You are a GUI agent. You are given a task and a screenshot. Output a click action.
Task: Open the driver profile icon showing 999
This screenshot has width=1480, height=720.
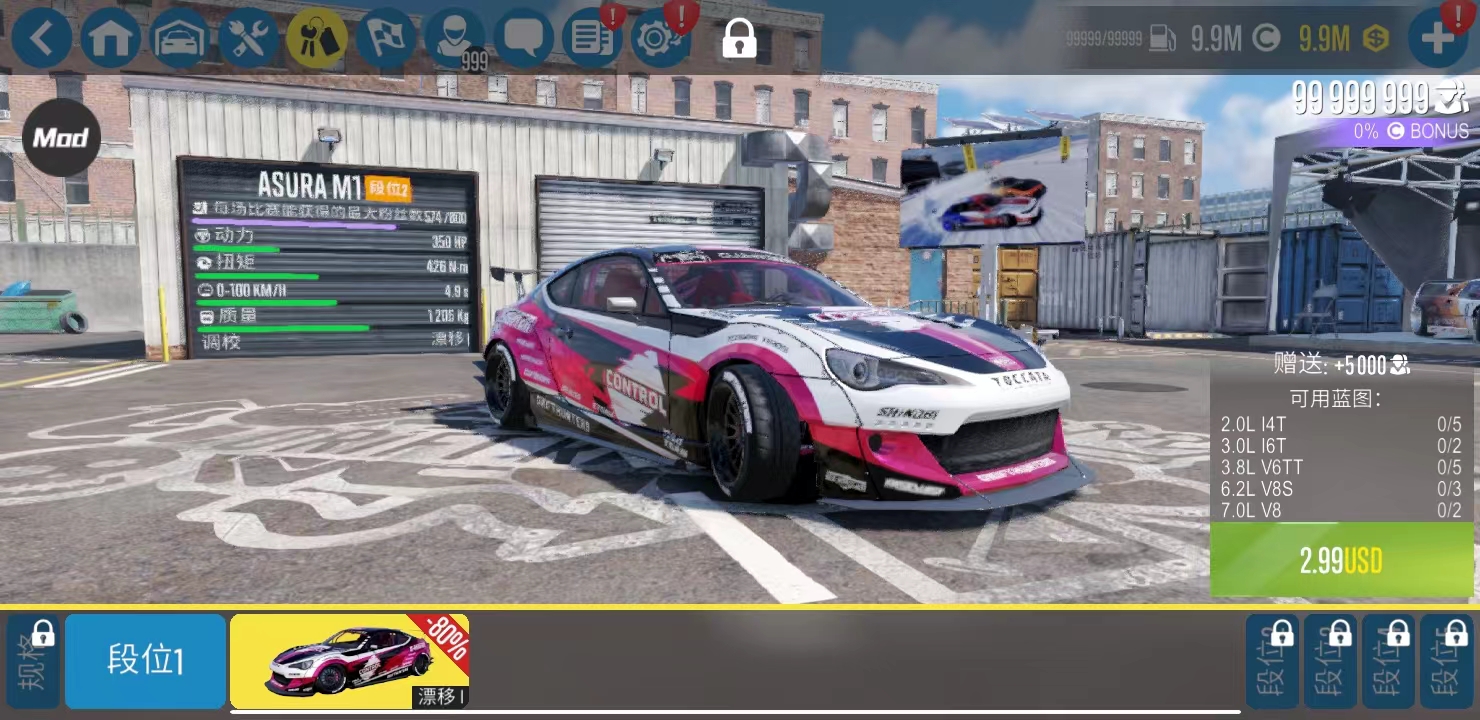tap(455, 37)
